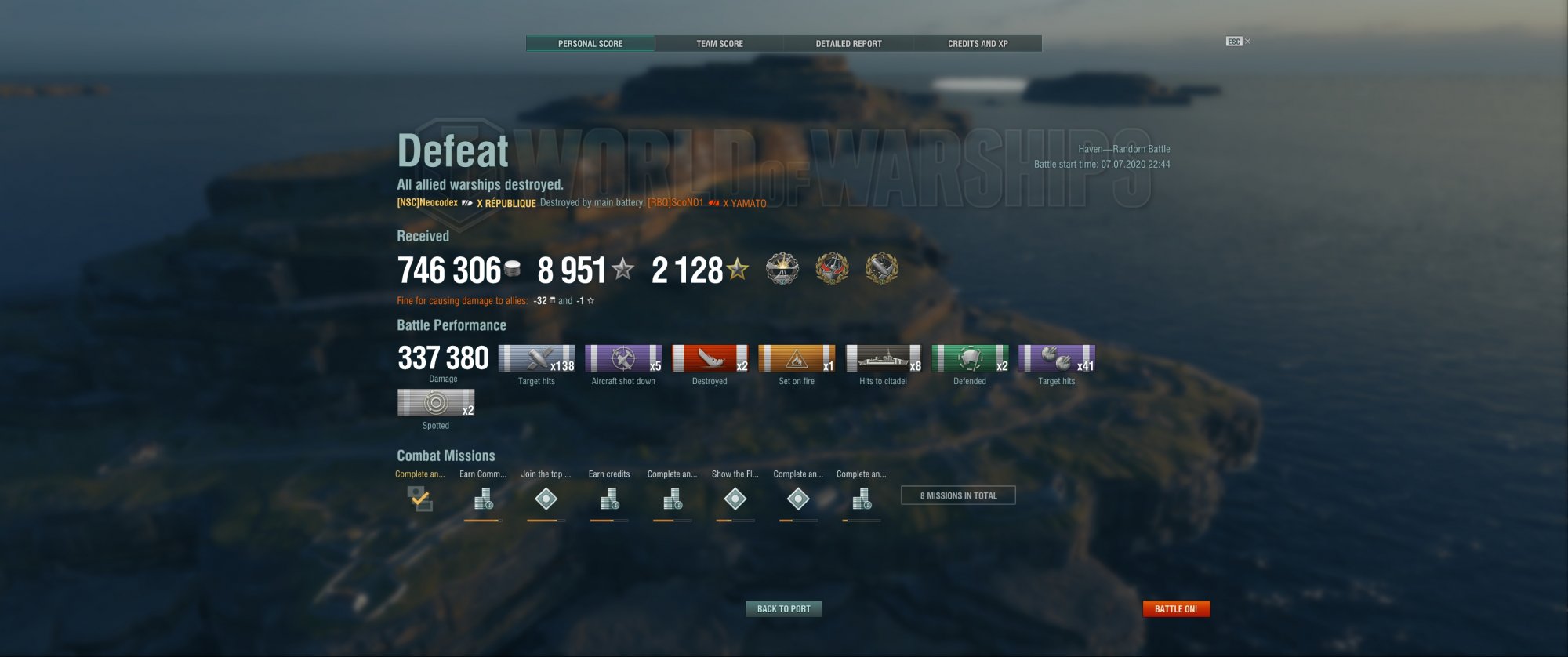Open the Earn Comm... combat mission
The height and width of the screenshot is (657, 1568).
click(x=483, y=499)
